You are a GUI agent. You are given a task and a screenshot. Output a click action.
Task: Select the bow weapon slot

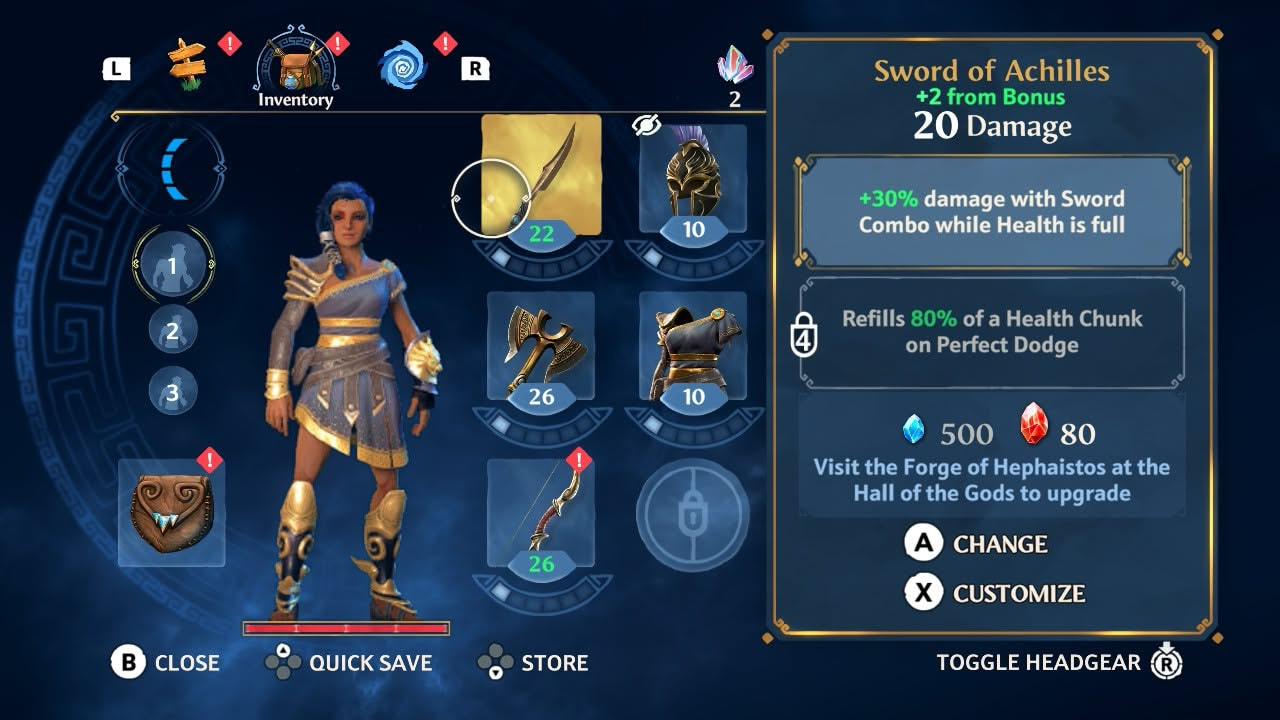[541, 512]
